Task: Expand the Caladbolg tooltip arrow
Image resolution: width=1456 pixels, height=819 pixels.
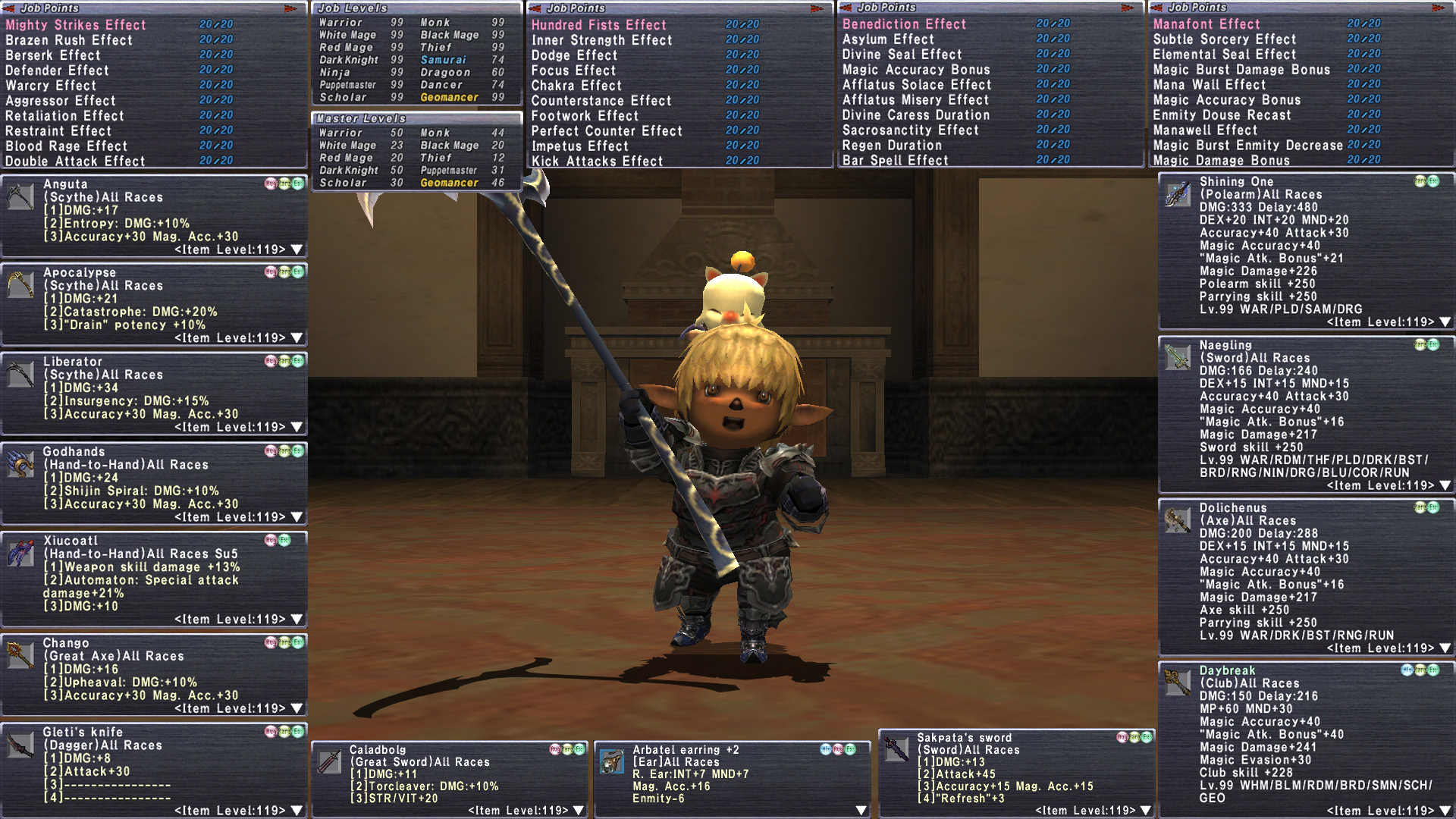Action: point(579,811)
